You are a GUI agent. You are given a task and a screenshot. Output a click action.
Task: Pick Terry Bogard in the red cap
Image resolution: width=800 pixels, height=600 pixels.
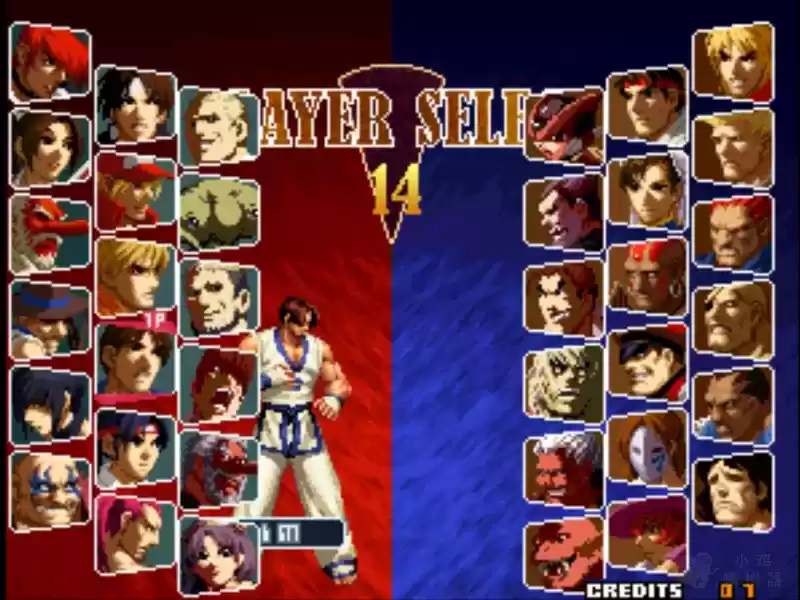tap(135, 190)
